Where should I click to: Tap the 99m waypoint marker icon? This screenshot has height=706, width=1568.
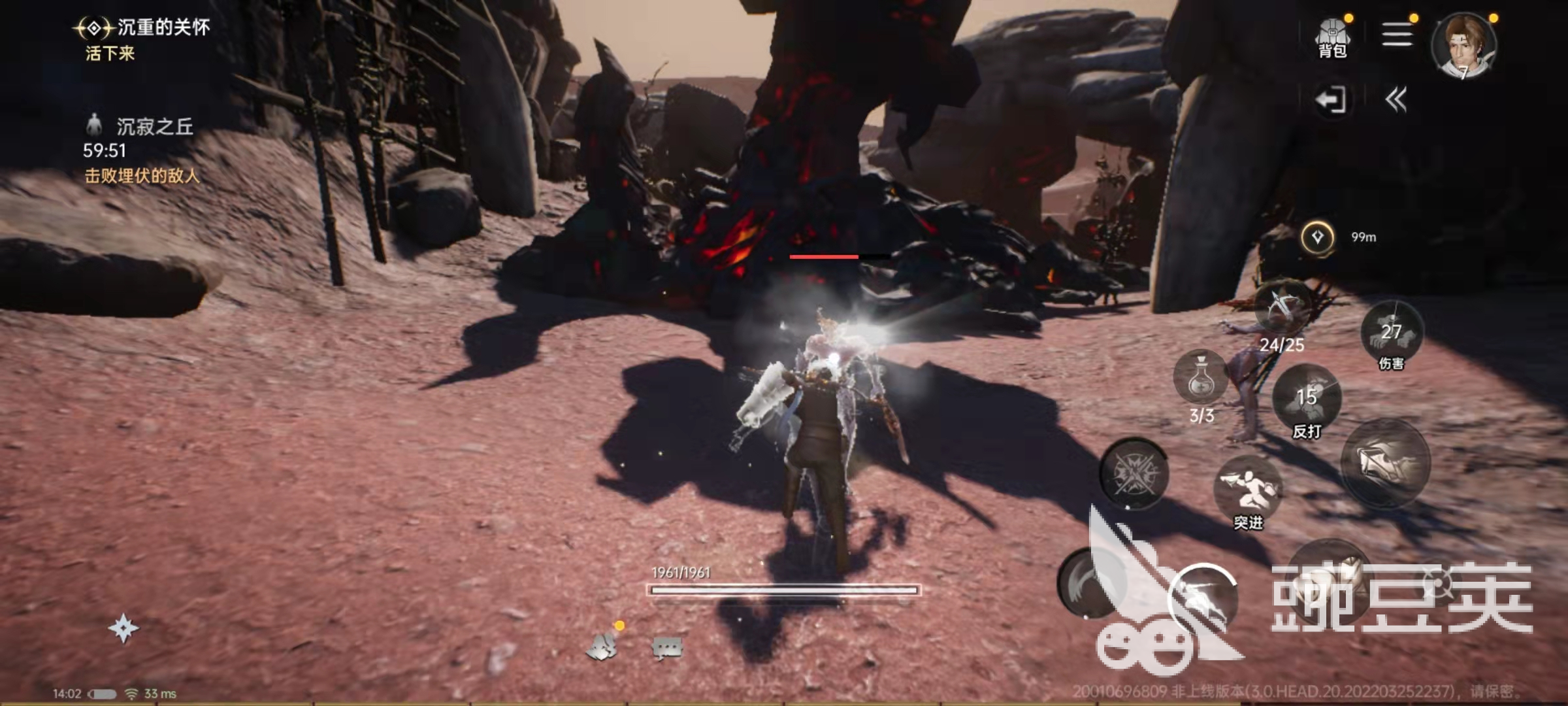point(1318,237)
